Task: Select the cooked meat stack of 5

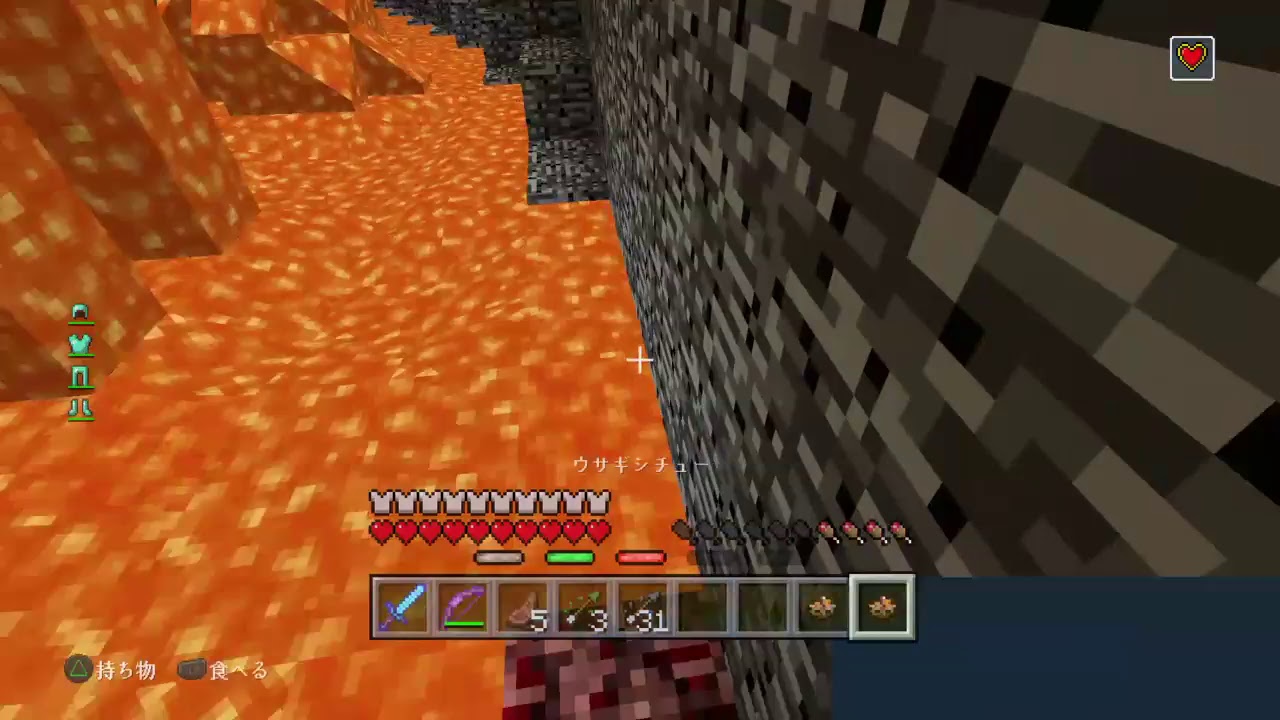Action: (523, 605)
